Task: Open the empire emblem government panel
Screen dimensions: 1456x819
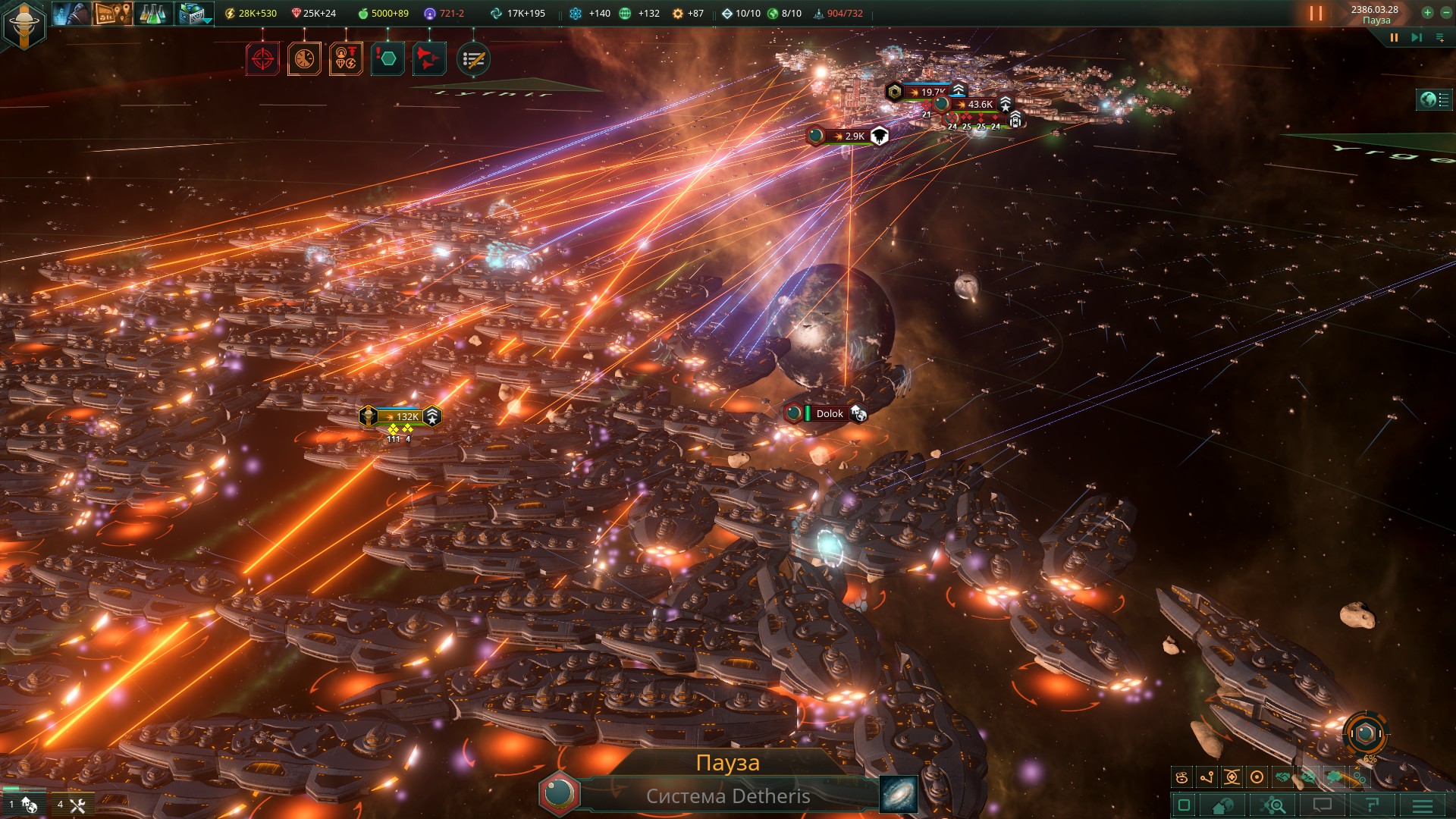Action: pos(24,24)
